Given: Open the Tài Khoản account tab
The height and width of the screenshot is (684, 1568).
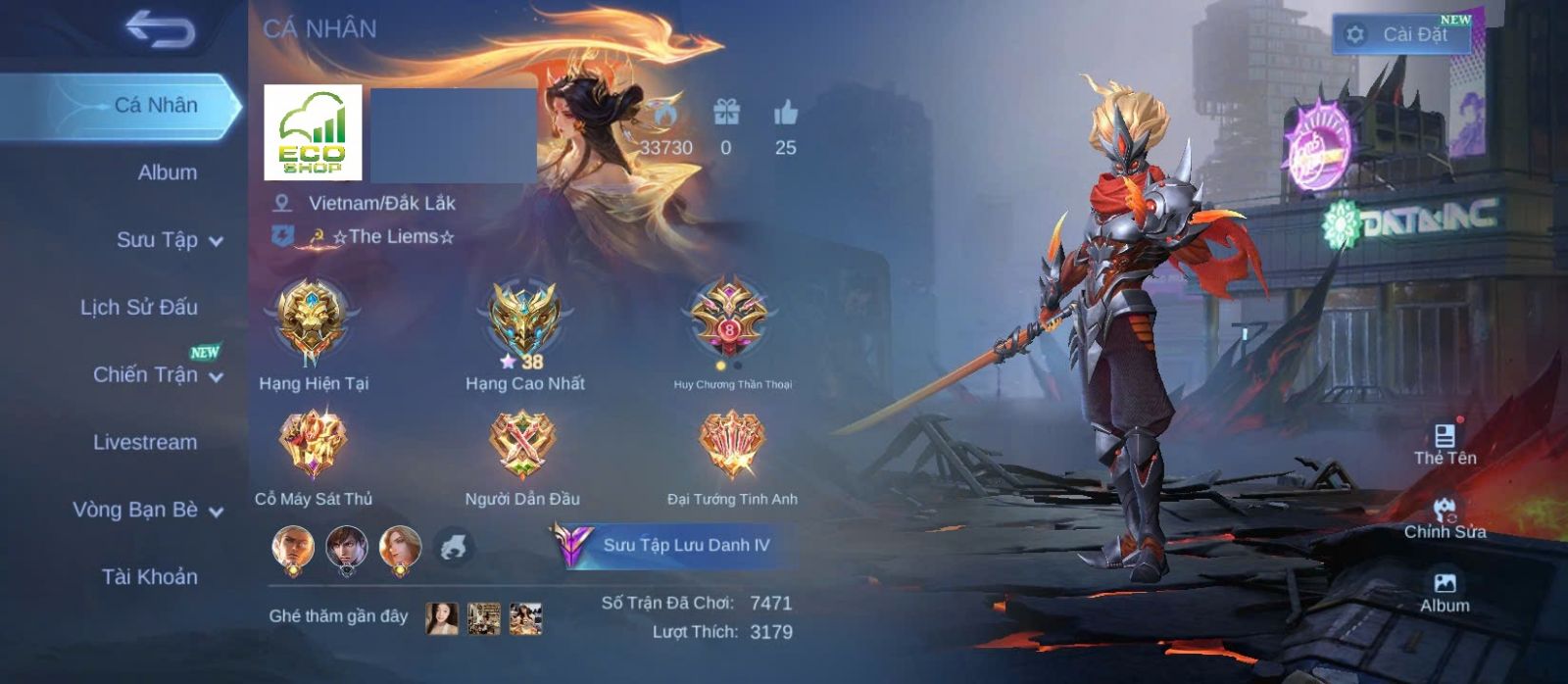Looking at the screenshot, I should 149,577.
